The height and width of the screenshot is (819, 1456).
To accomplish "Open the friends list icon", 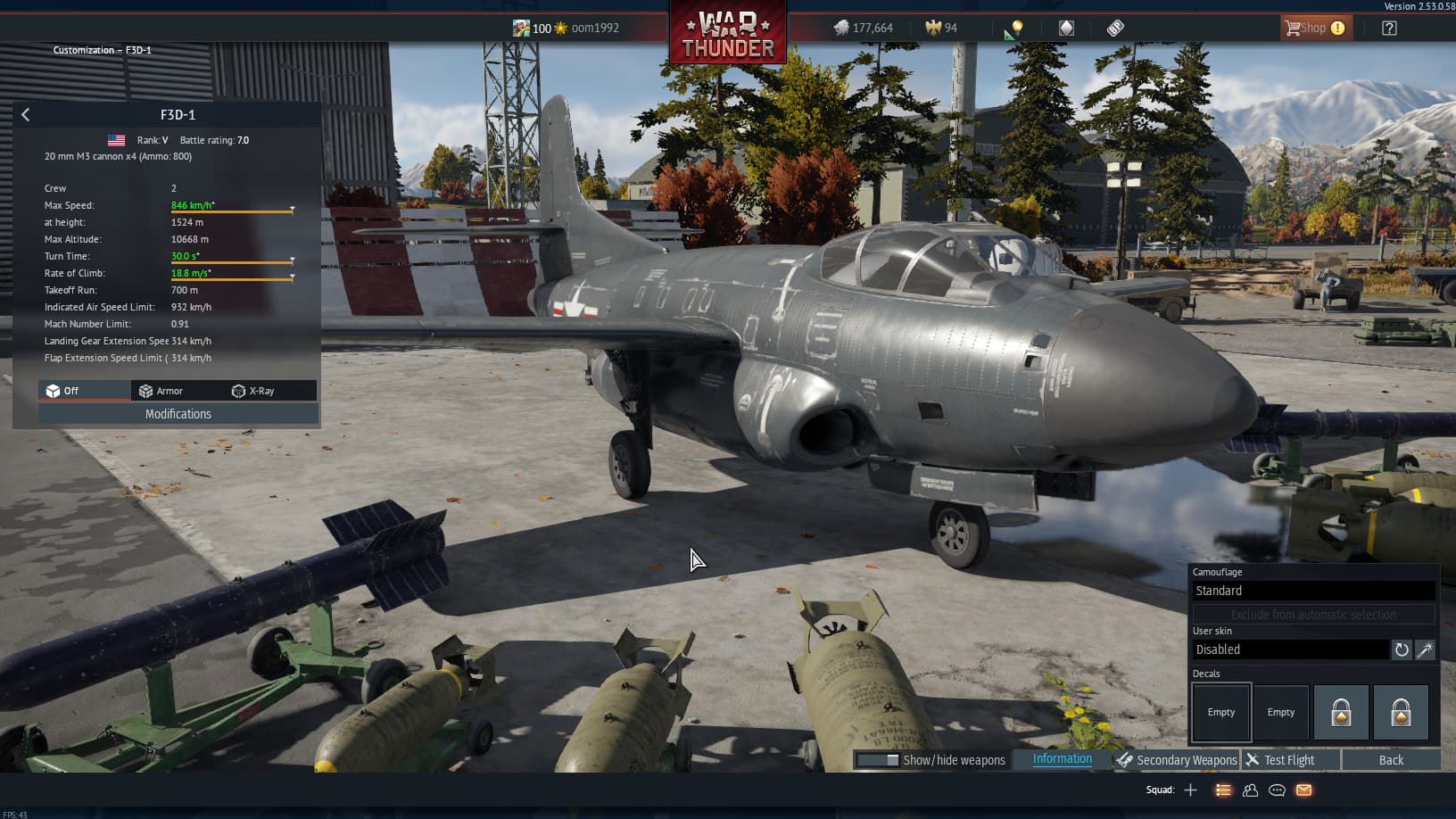I will (1249, 790).
